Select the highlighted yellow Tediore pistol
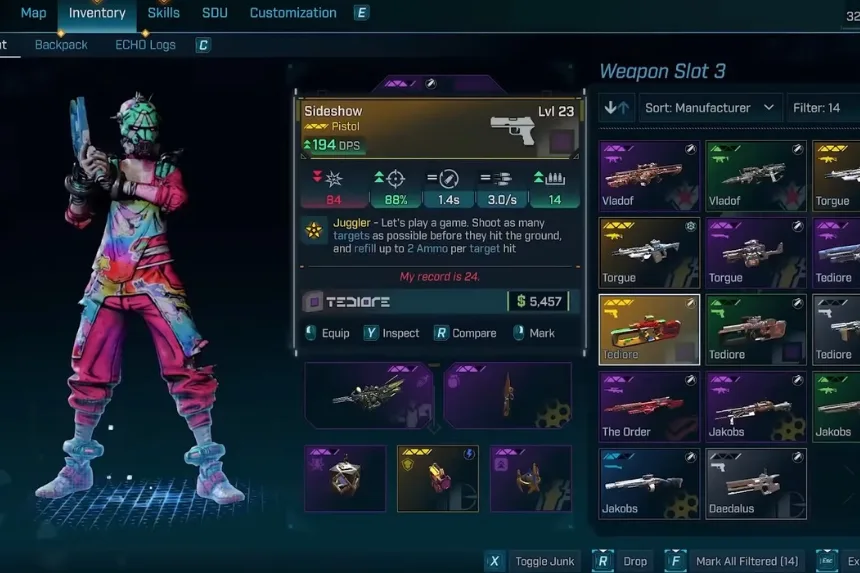 649,329
